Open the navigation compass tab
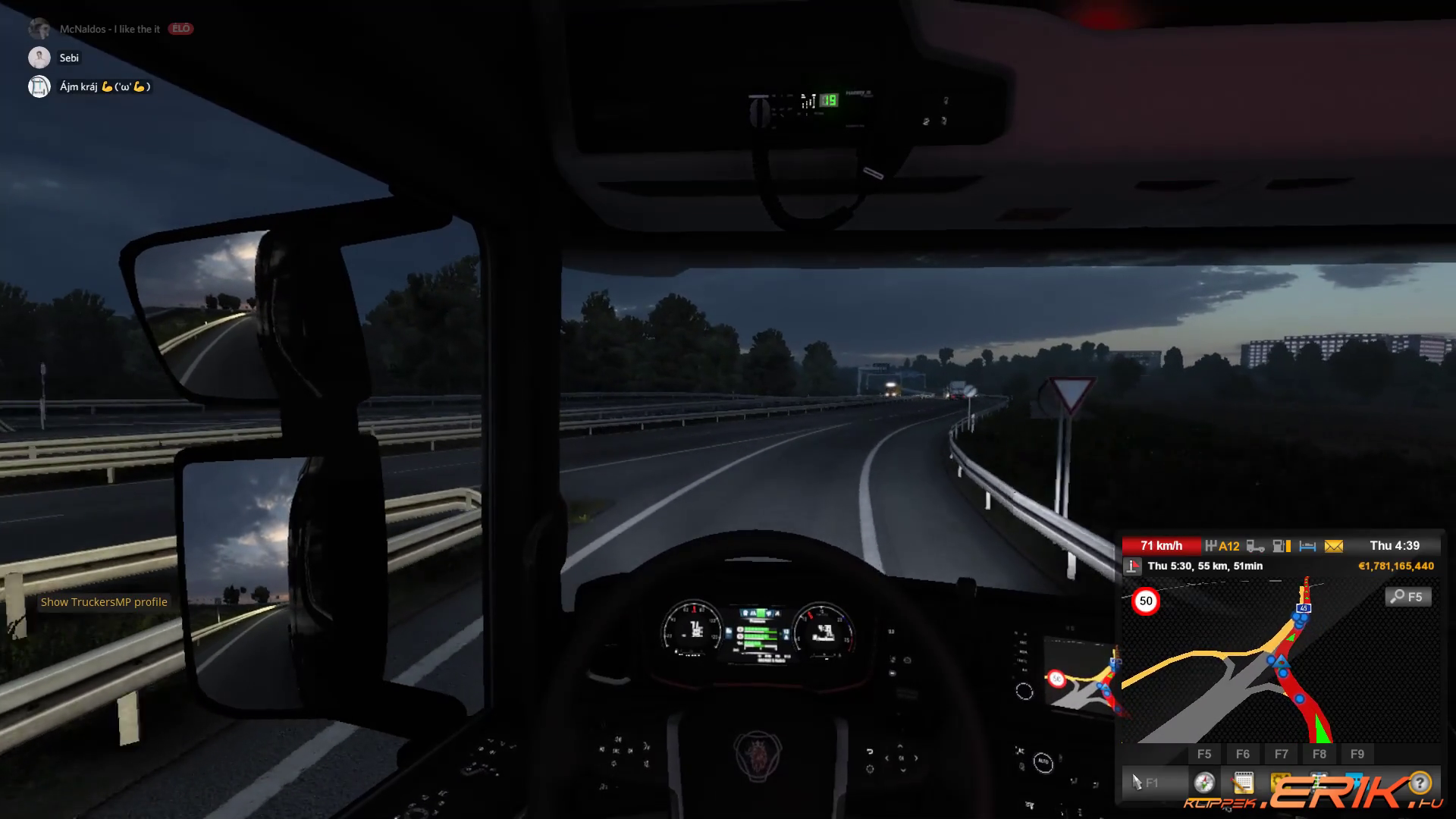1456x819 pixels. click(x=1204, y=783)
